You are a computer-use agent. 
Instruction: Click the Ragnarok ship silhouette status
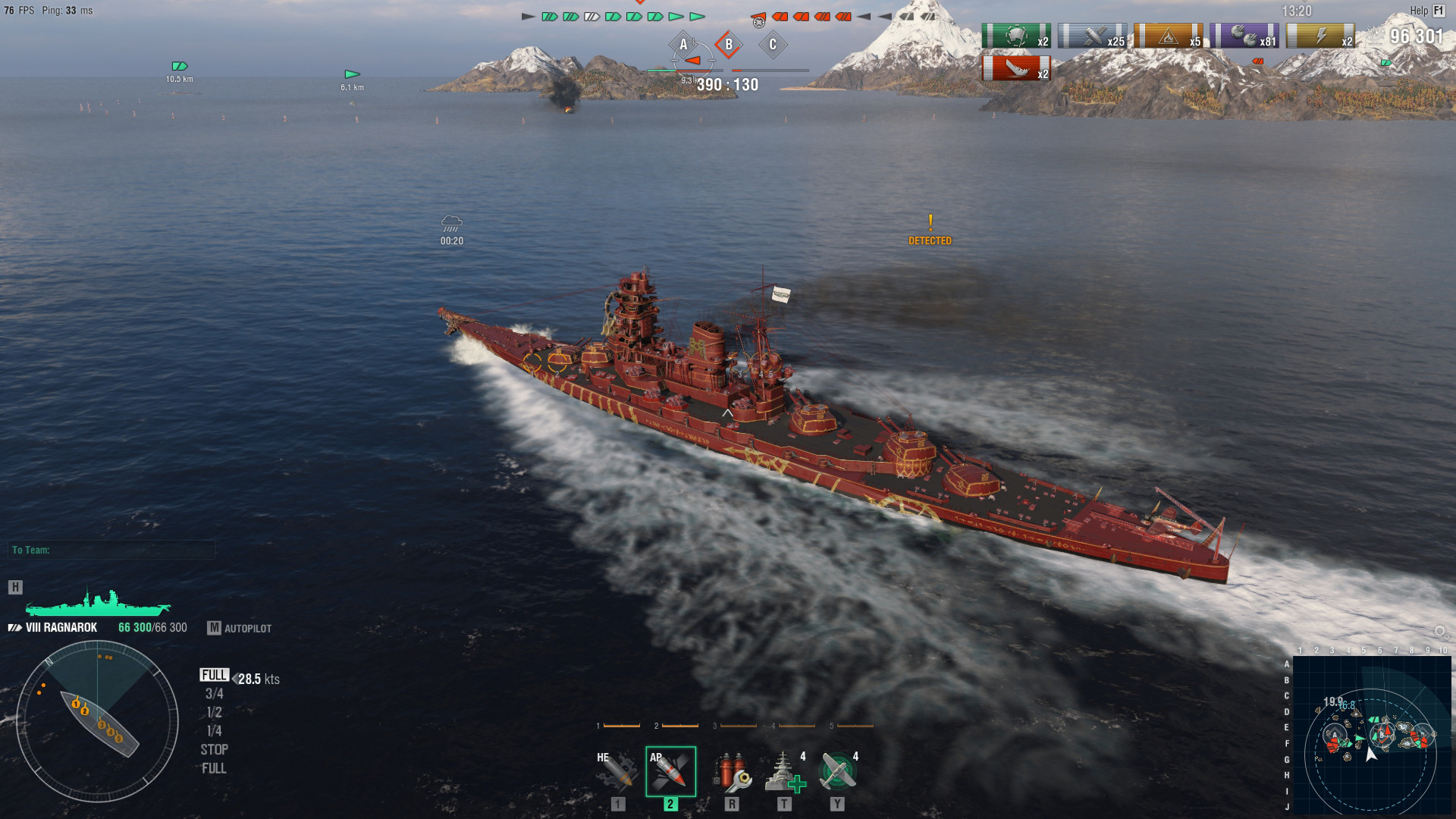coord(97,601)
